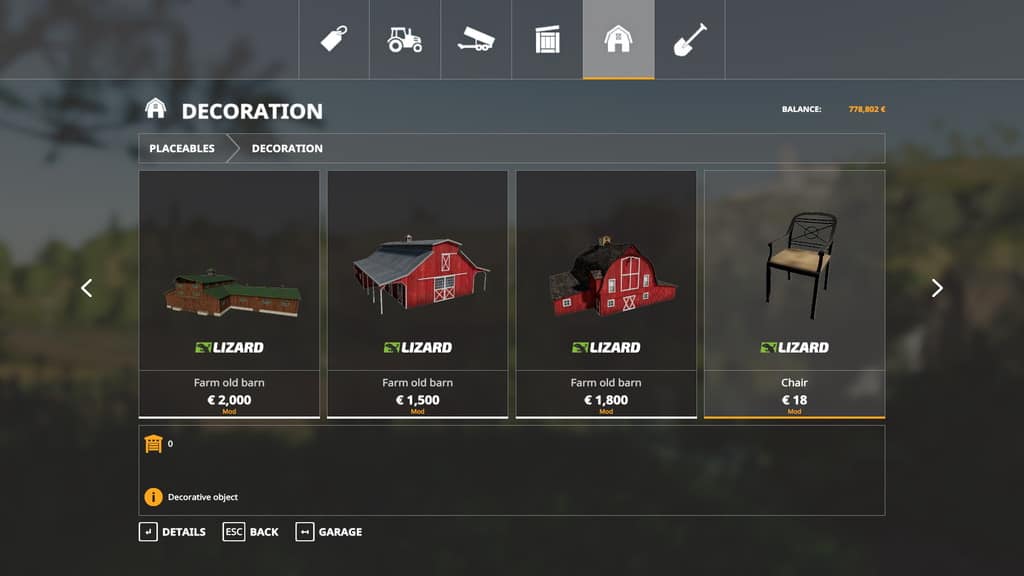The width and height of the screenshot is (1024, 576).
Task: Pick the €1,800 Farm old barn
Action: coord(606,293)
